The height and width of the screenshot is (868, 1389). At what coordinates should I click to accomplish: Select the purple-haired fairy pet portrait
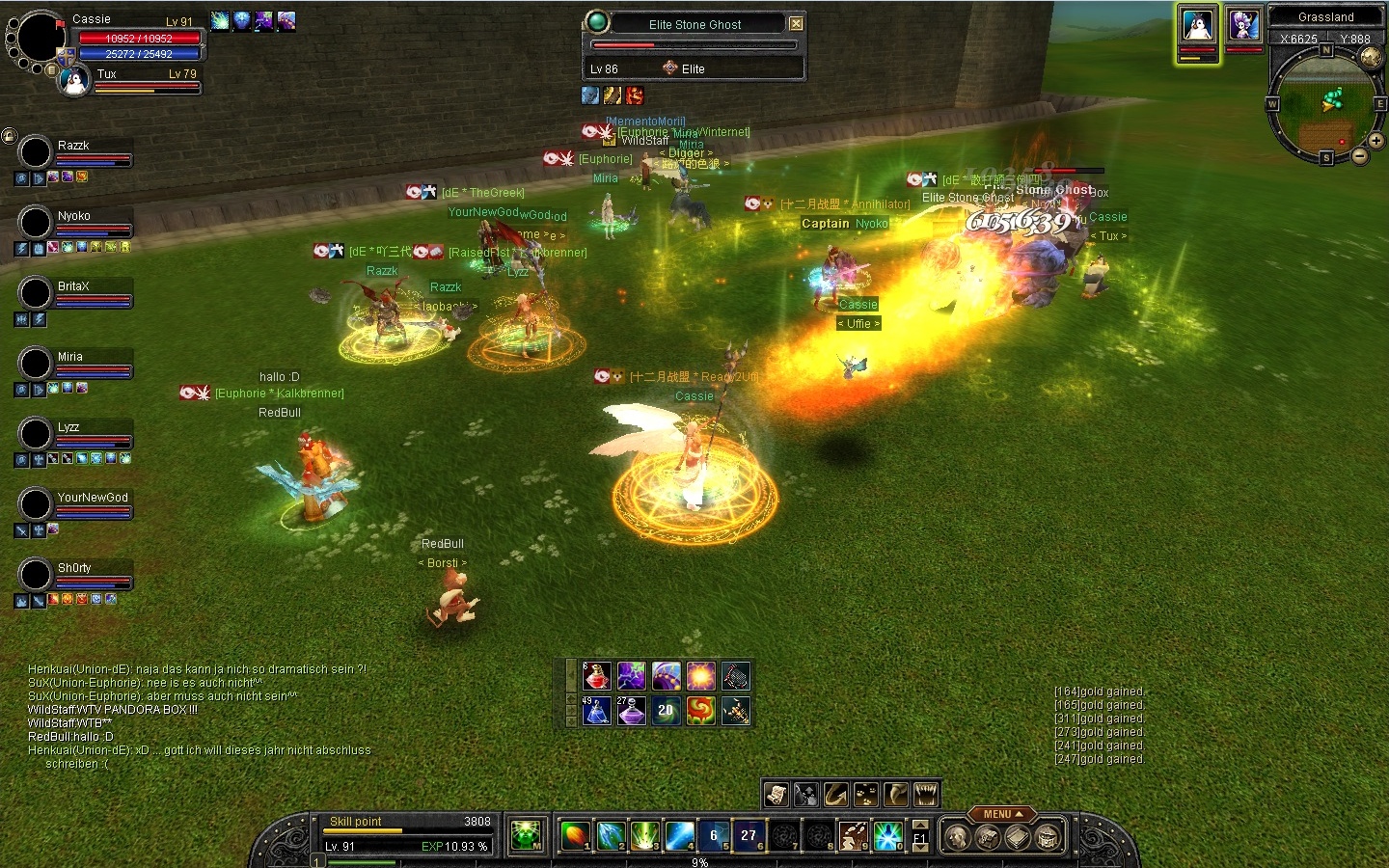(x=1243, y=25)
